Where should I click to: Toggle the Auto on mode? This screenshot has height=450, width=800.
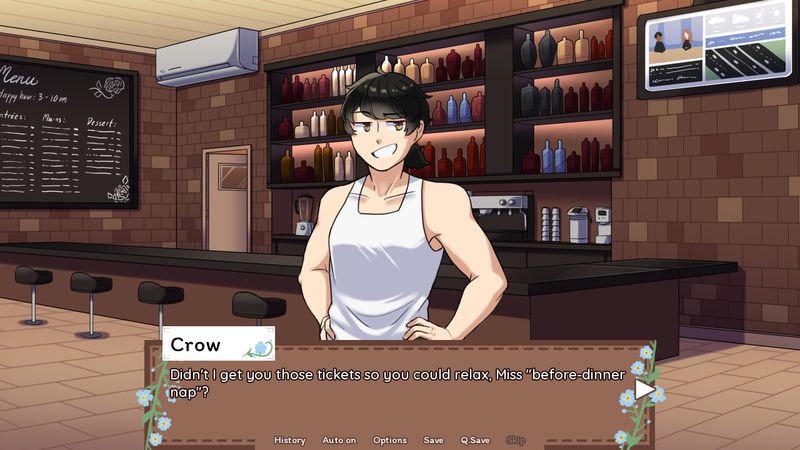click(x=339, y=440)
